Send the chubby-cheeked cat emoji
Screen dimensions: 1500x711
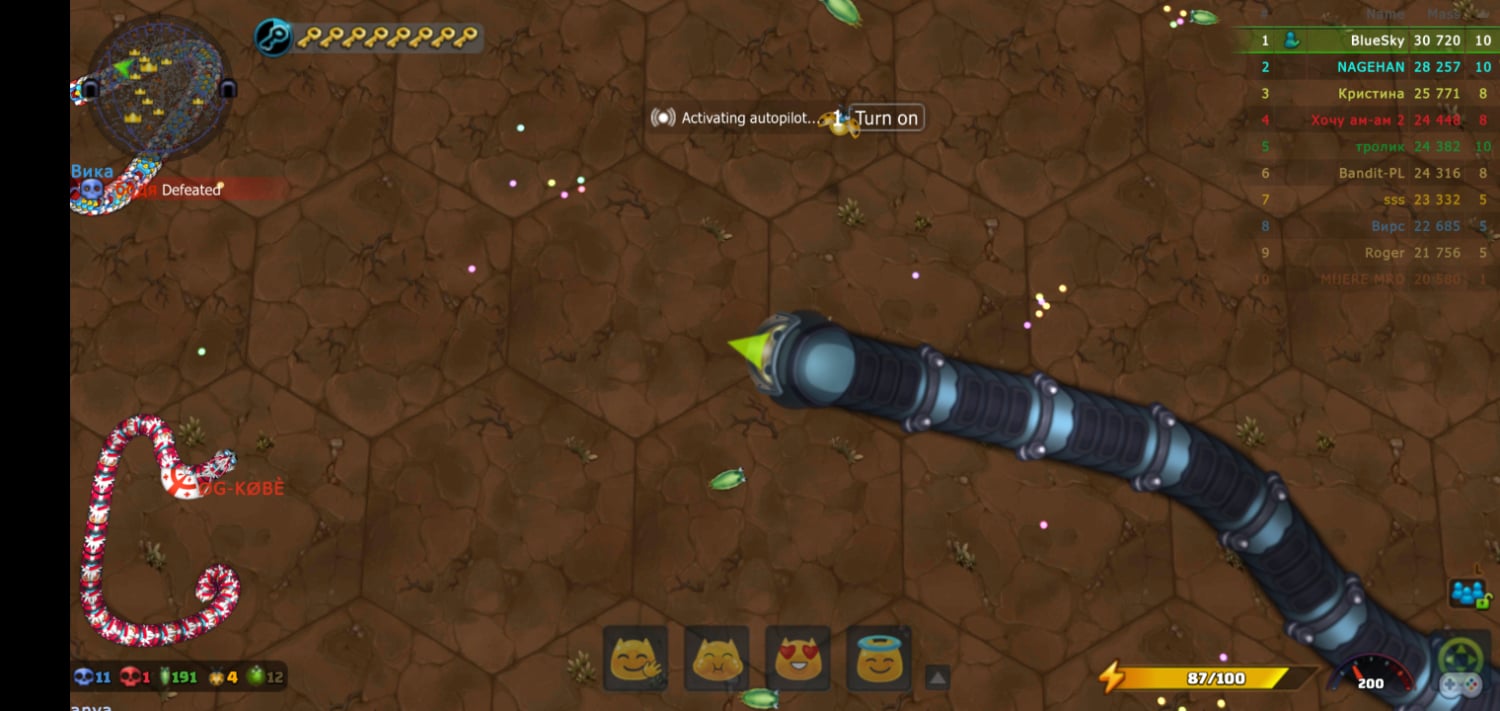pyautogui.click(x=717, y=659)
